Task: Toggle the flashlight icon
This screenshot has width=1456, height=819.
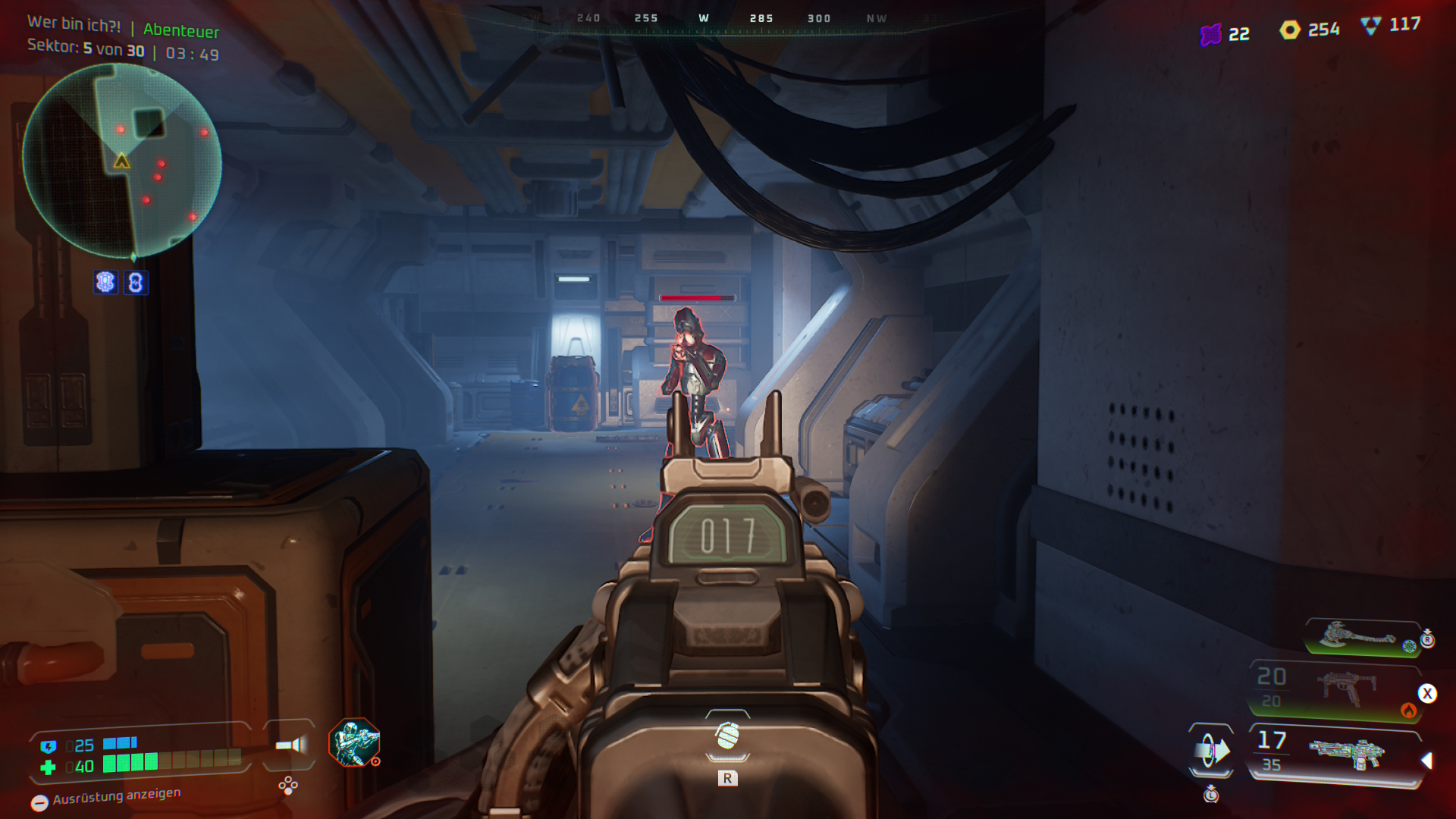Action: pos(290,745)
